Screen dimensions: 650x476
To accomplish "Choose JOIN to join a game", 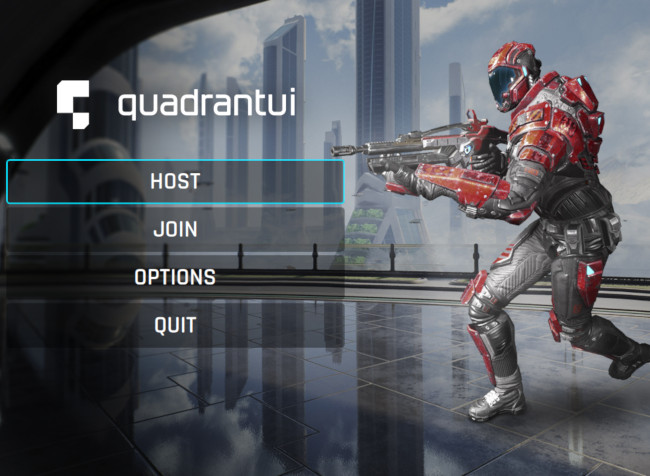I will pyautogui.click(x=175, y=229).
